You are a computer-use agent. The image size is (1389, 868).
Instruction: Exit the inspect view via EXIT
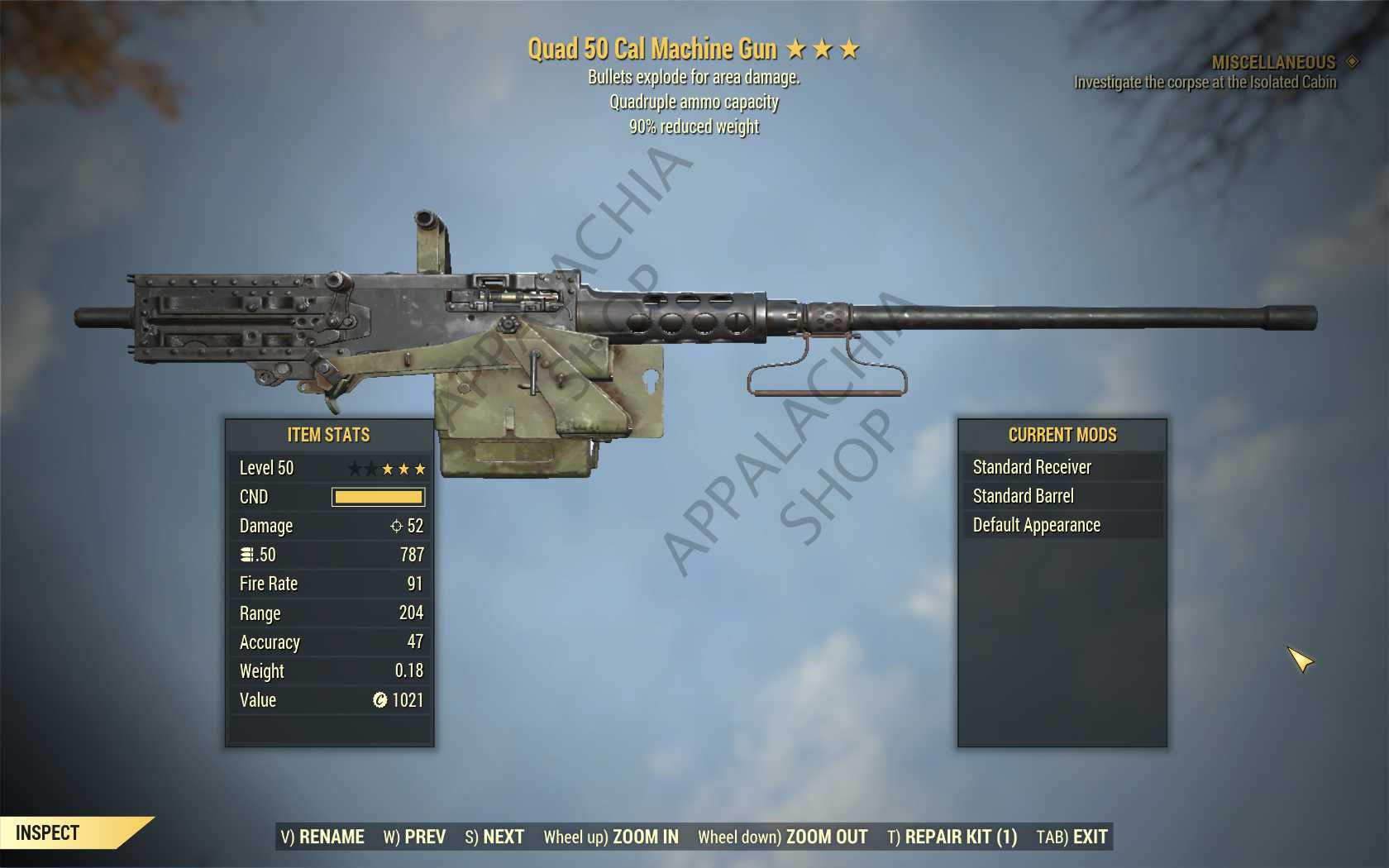[x=1072, y=837]
